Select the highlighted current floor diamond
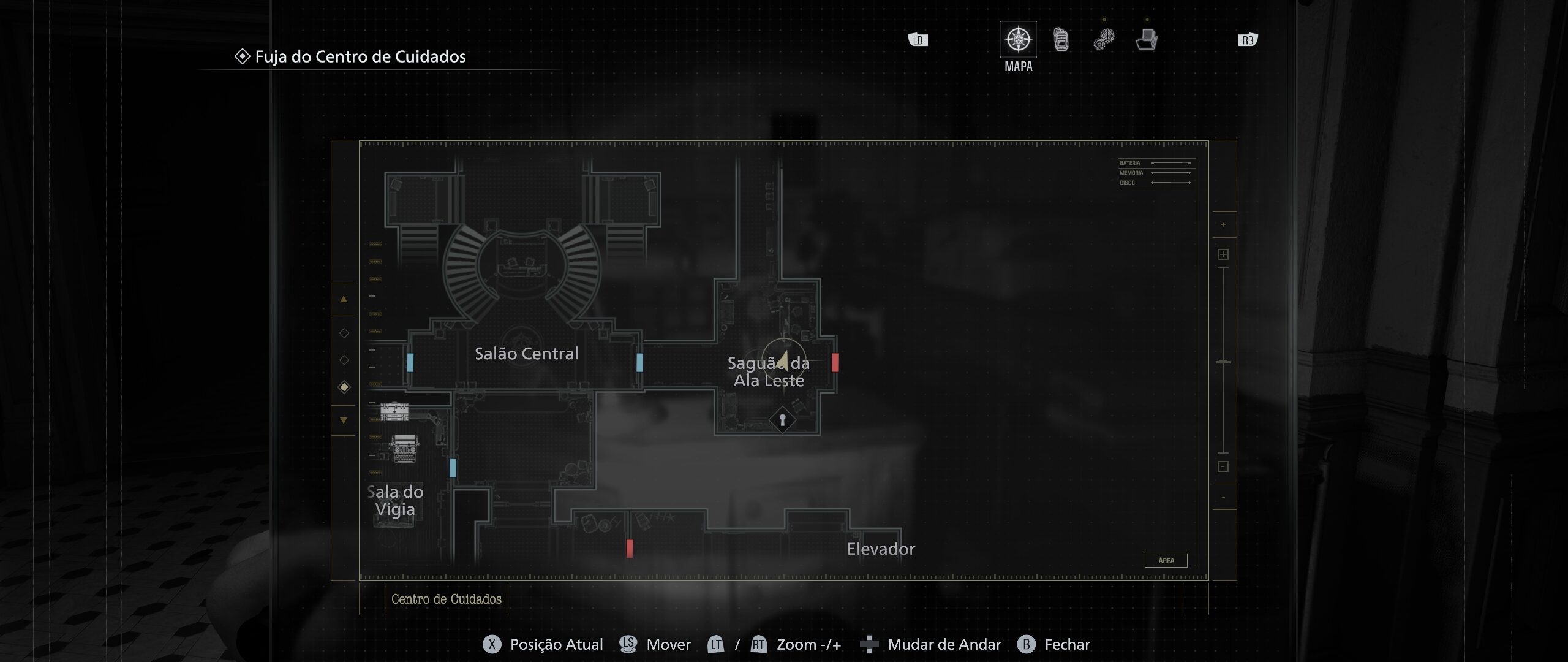Image resolution: width=1568 pixels, height=662 pixels. click(344, 387)
